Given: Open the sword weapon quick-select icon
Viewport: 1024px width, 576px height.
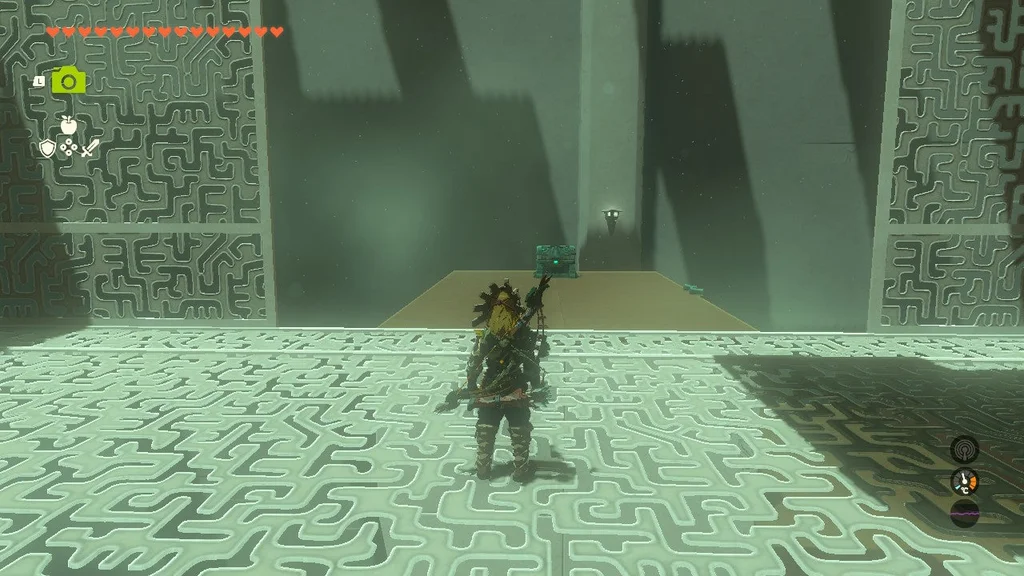Looking at the screenshot, I should pos(90,149).
